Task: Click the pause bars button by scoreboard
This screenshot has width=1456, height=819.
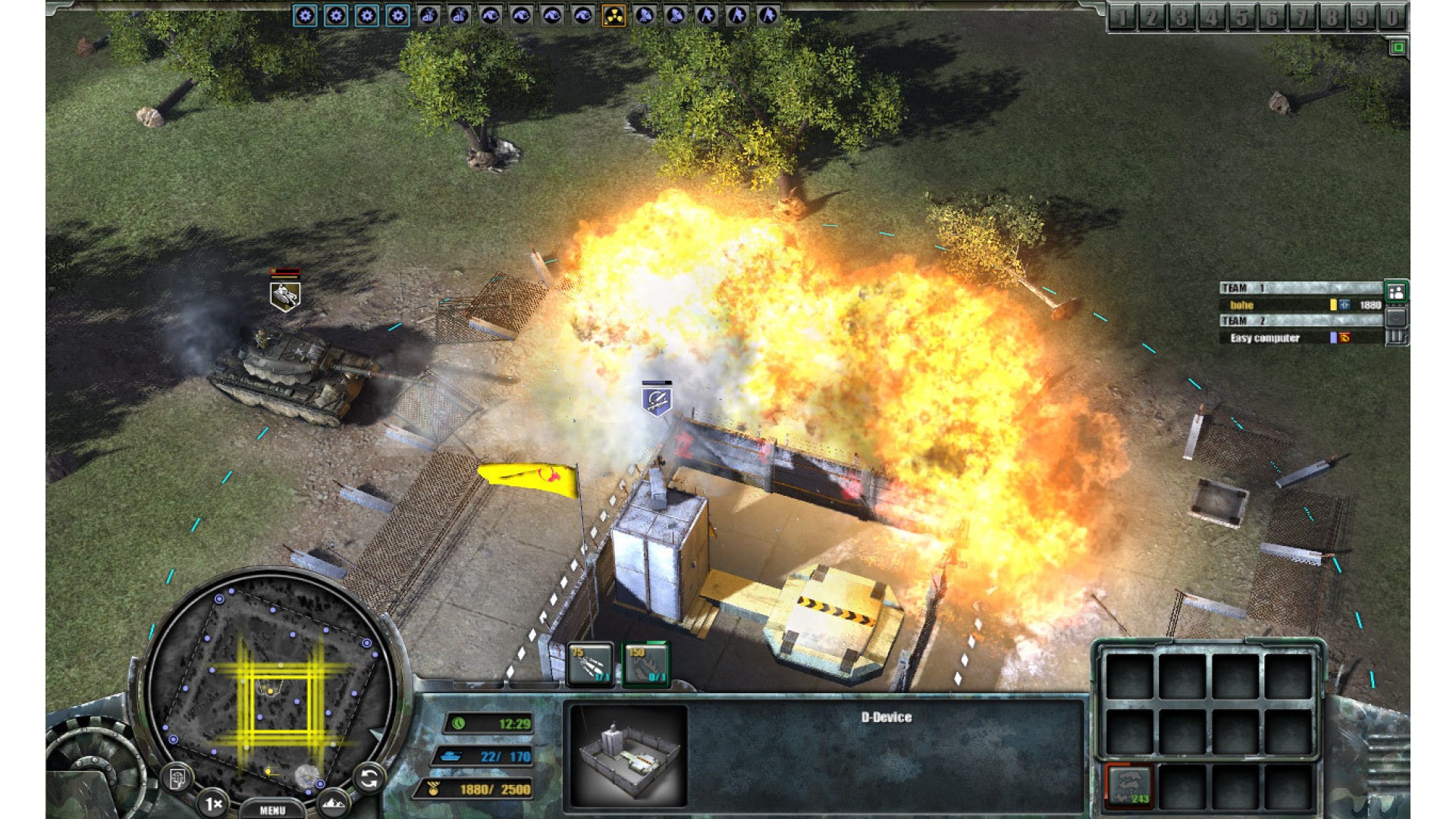Action: 1396,337
